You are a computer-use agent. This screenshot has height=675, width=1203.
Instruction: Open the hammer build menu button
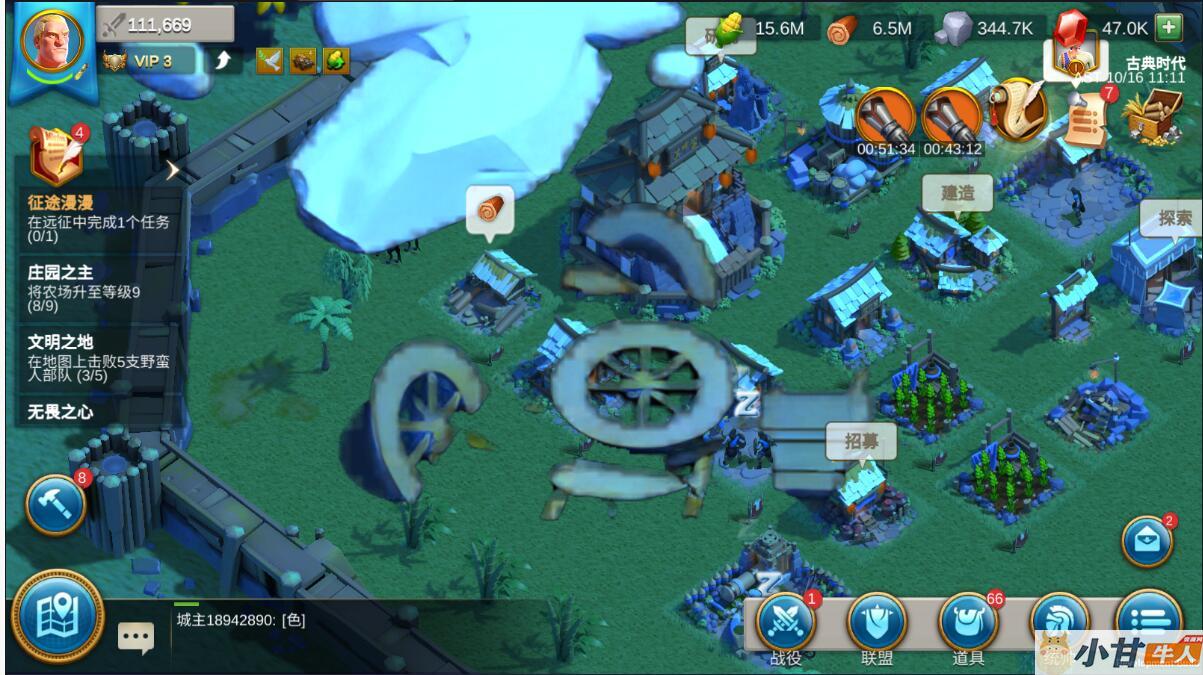coord(55,505)
